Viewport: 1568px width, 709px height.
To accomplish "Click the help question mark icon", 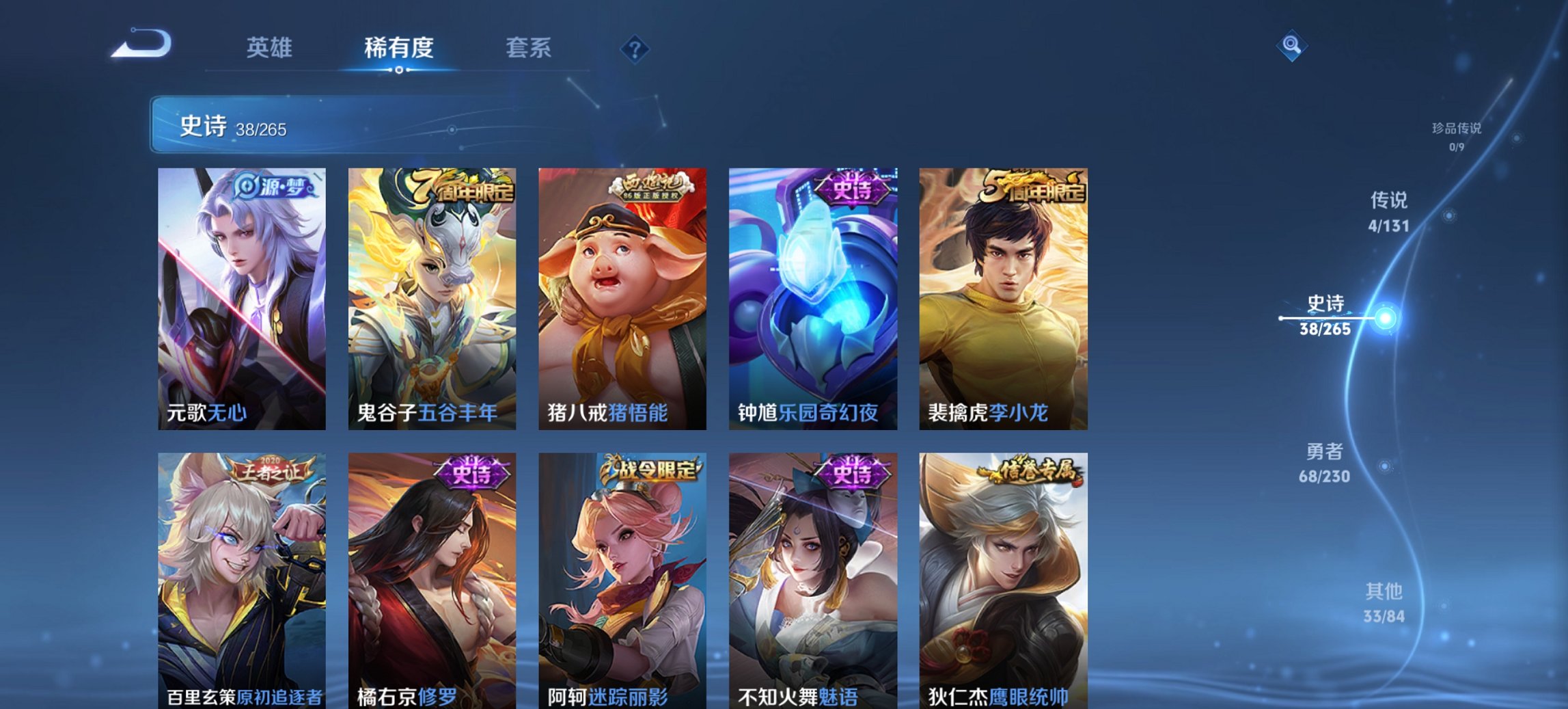I will coord(636,47).
